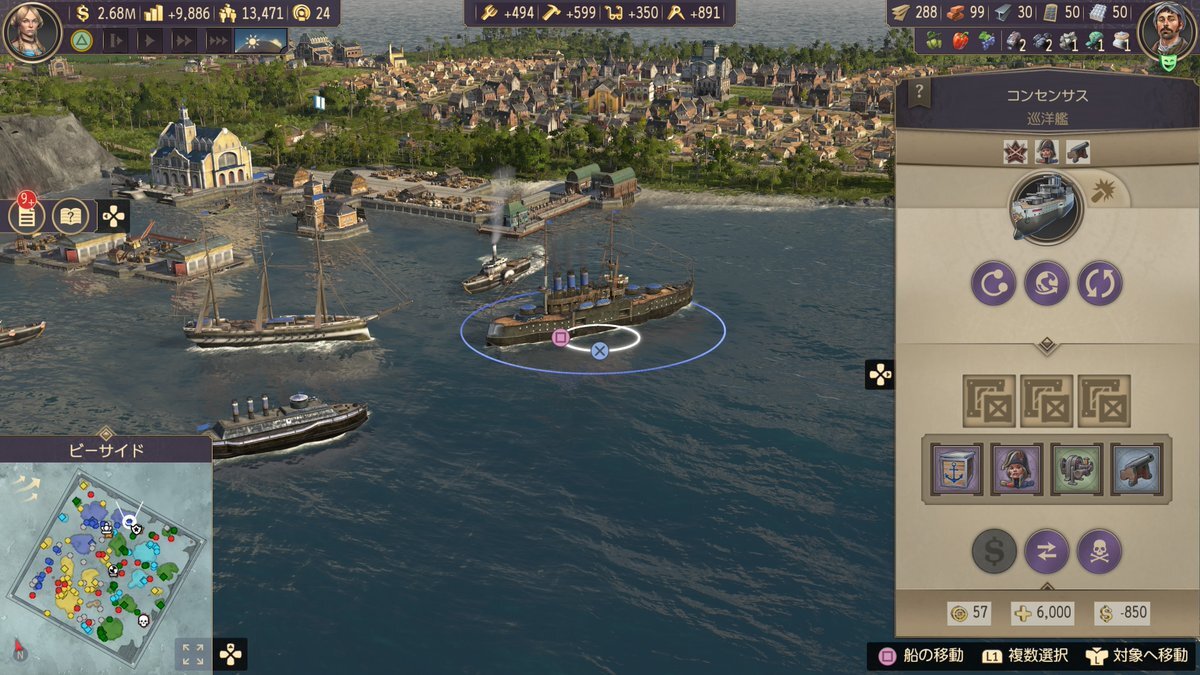Set game speed to normal play
1200x675 pixels.
[x=150, y=41]
